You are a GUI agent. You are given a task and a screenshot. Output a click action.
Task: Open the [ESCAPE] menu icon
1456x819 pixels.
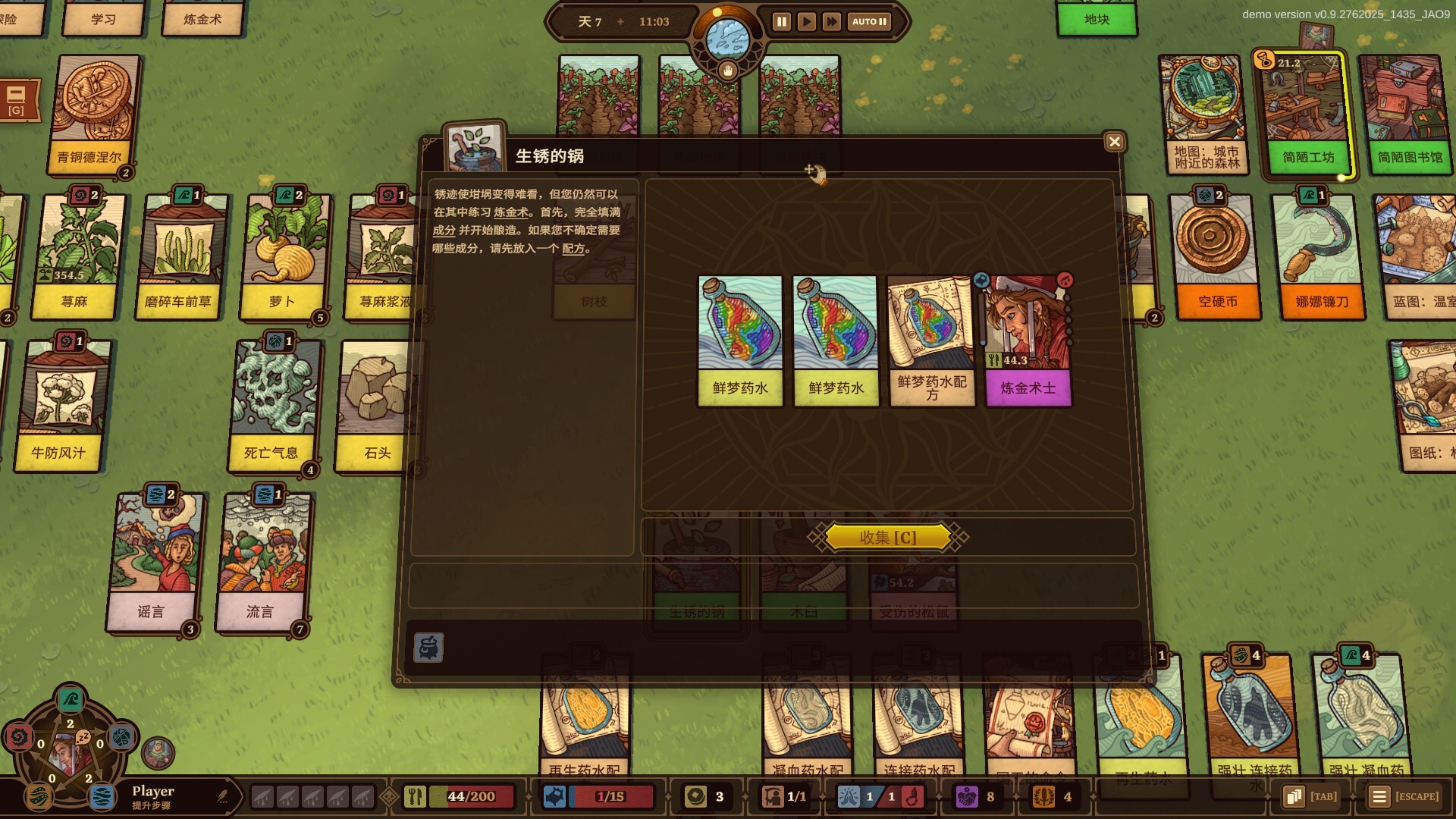pyautogui.click(x=1379, y=797)
